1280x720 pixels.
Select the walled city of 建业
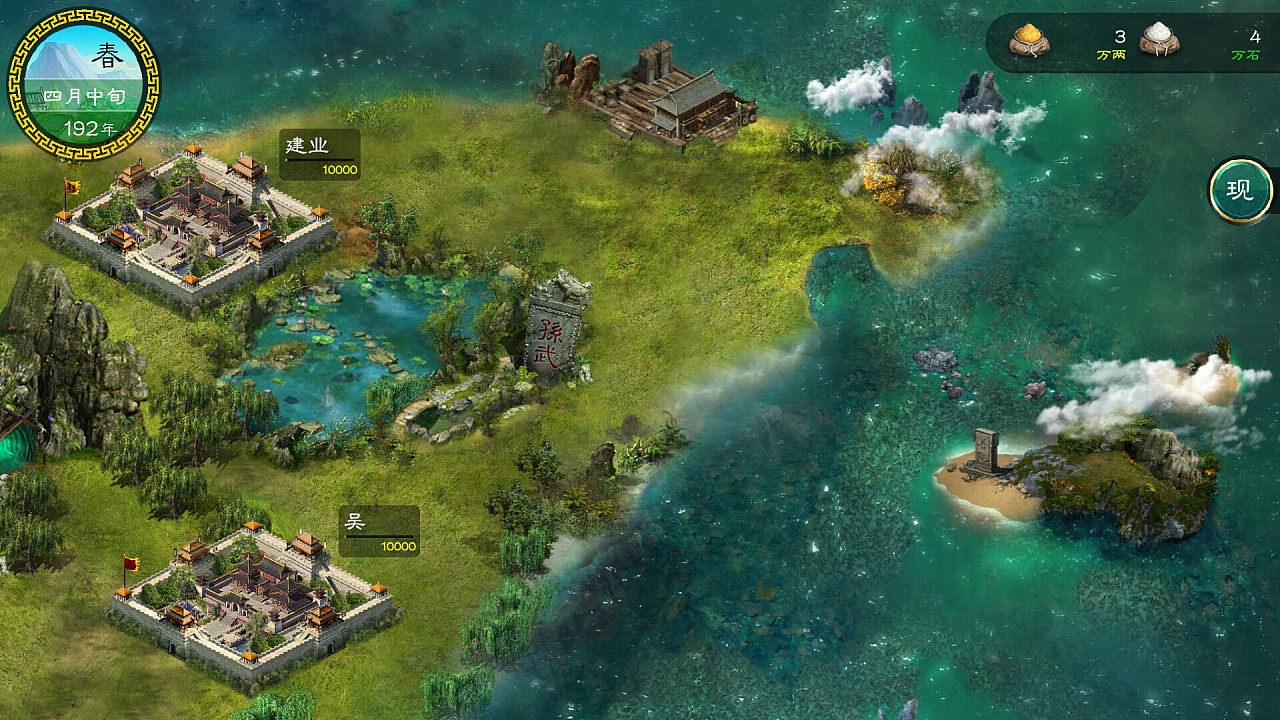coord(190,215)
